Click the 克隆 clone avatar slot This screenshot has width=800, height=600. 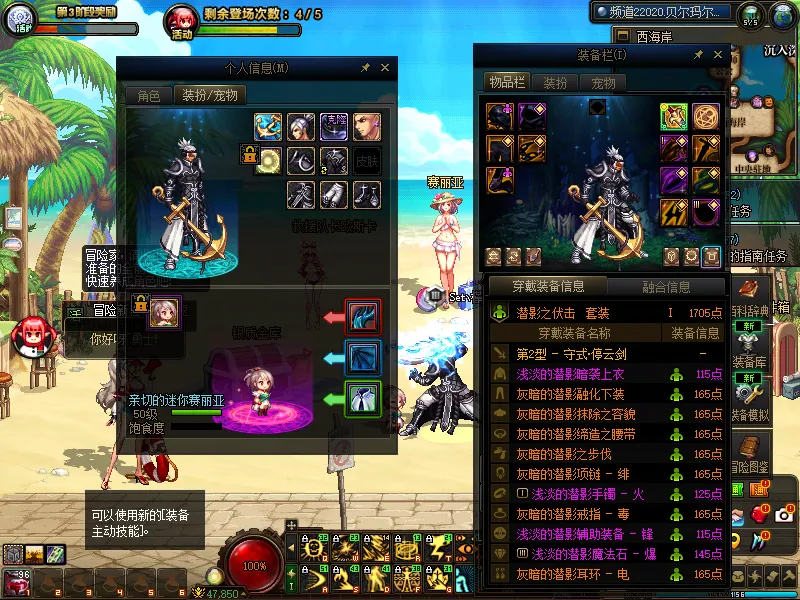point(334,127)
